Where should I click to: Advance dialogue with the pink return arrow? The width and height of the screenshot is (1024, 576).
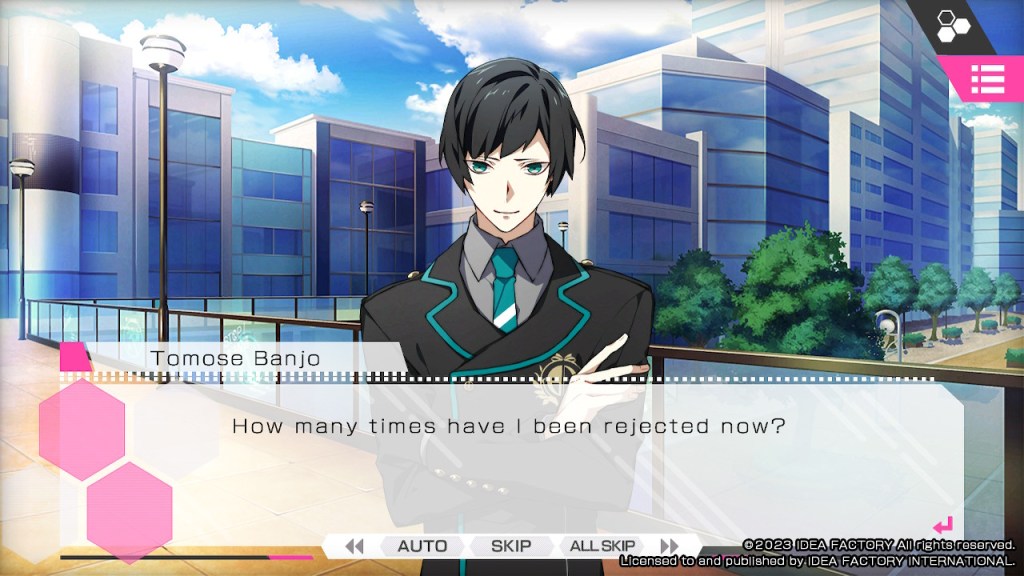click(x=942, y=525)
